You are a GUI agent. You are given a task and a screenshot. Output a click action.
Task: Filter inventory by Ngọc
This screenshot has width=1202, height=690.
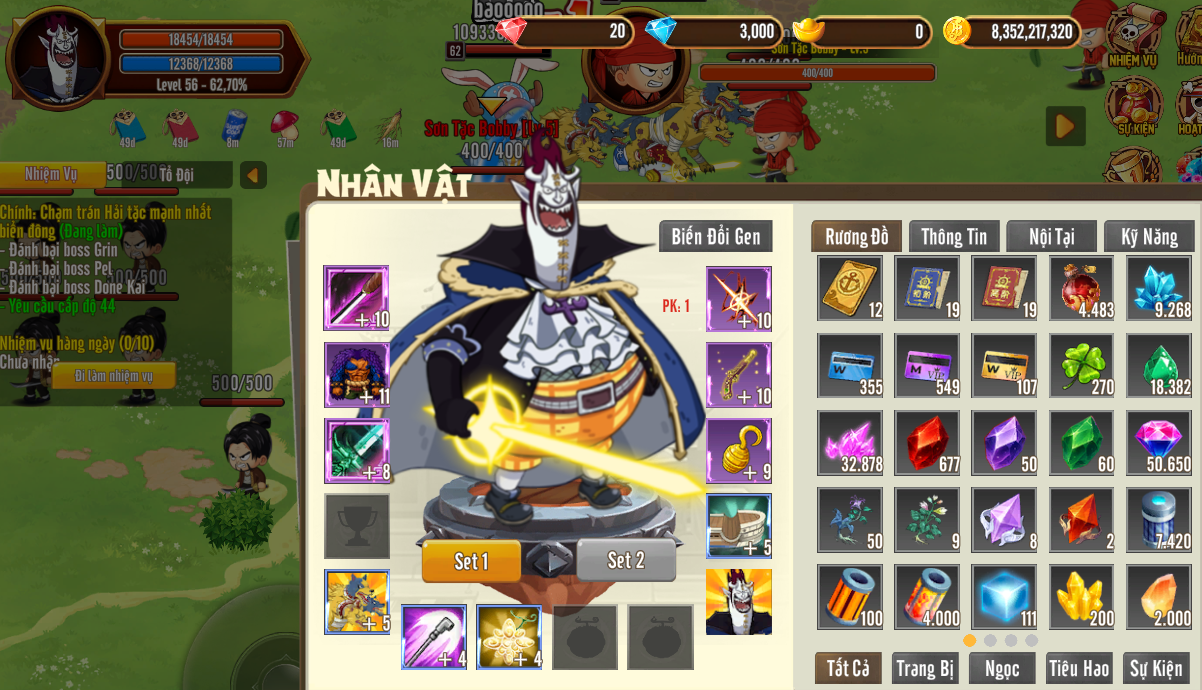[x=1002, y=668]
